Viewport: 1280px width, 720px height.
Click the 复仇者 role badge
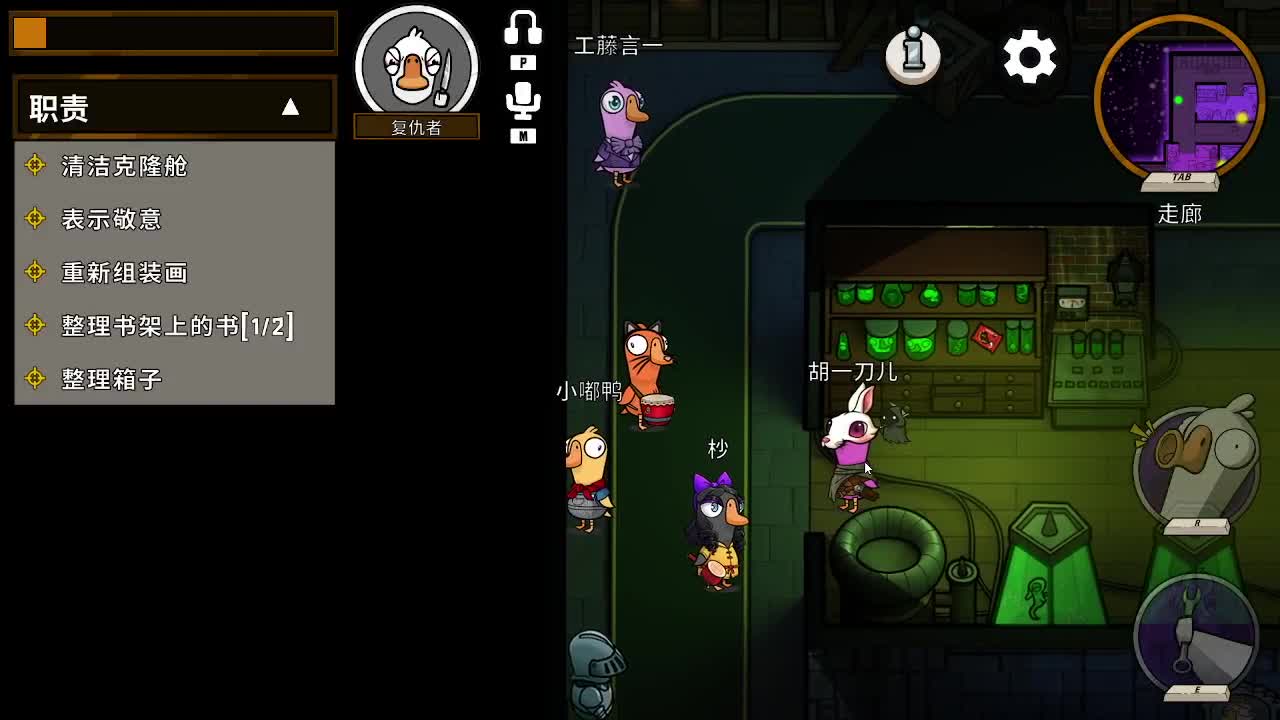pyautogui.click(x=416, y=127)
